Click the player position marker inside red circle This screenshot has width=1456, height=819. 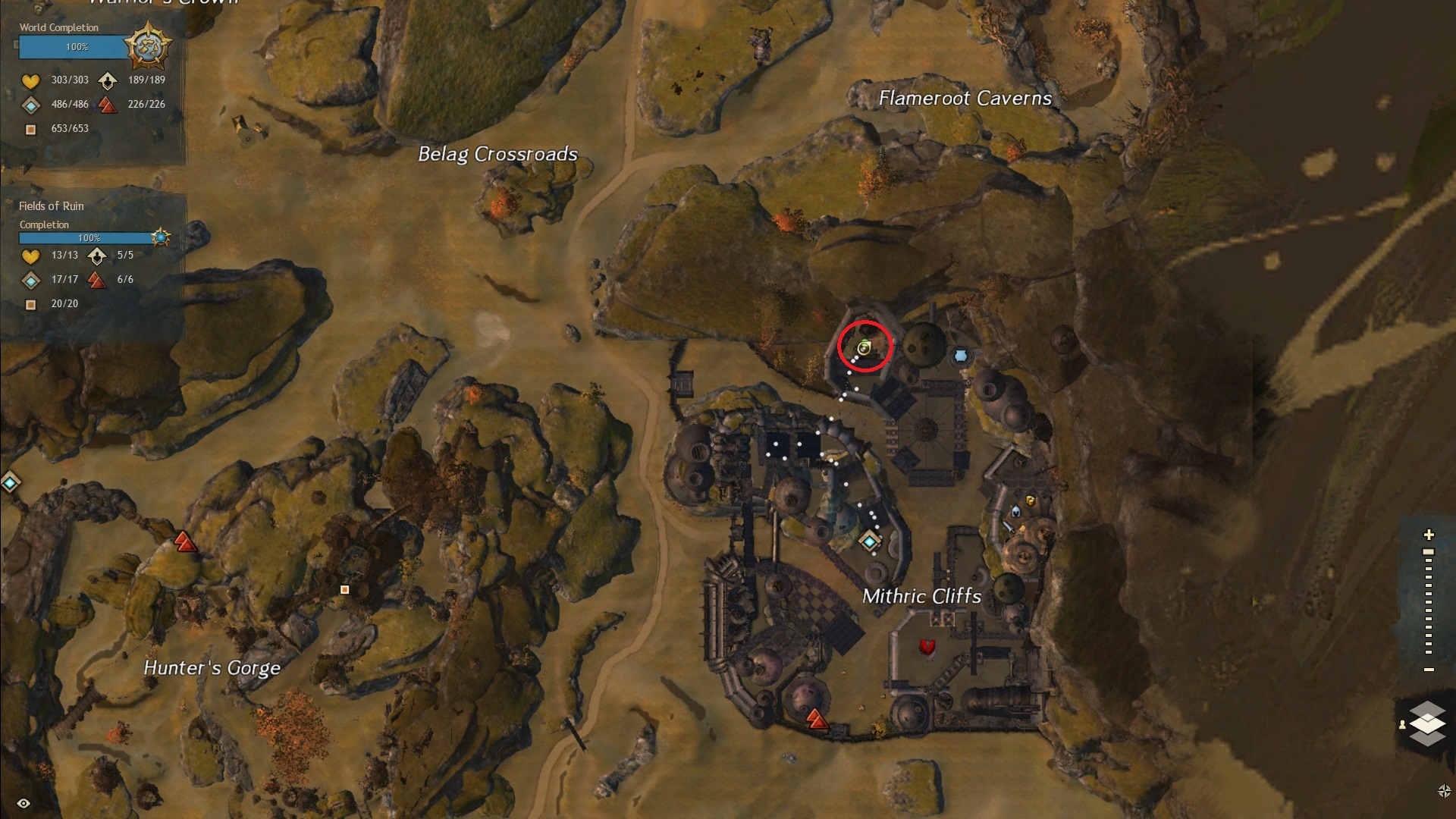click(864, 347)
